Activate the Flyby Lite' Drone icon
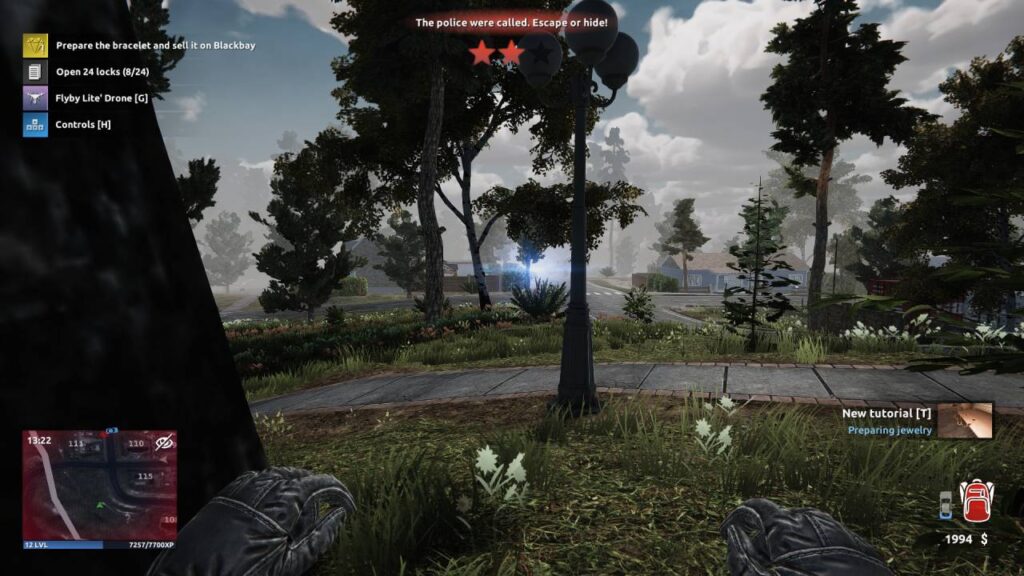 35,98
